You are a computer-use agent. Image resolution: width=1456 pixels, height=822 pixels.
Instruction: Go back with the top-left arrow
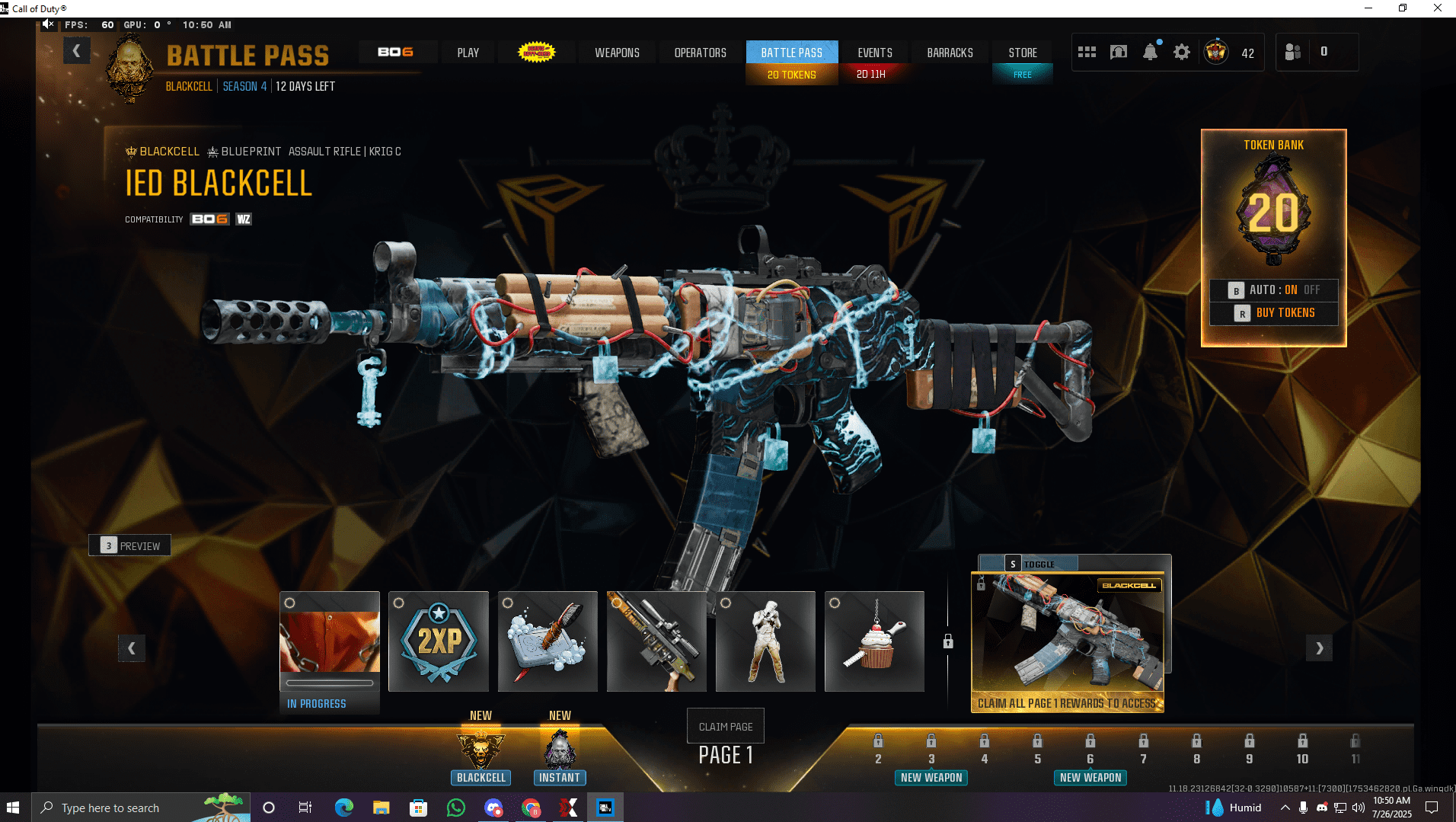click(x=76, y=51)
